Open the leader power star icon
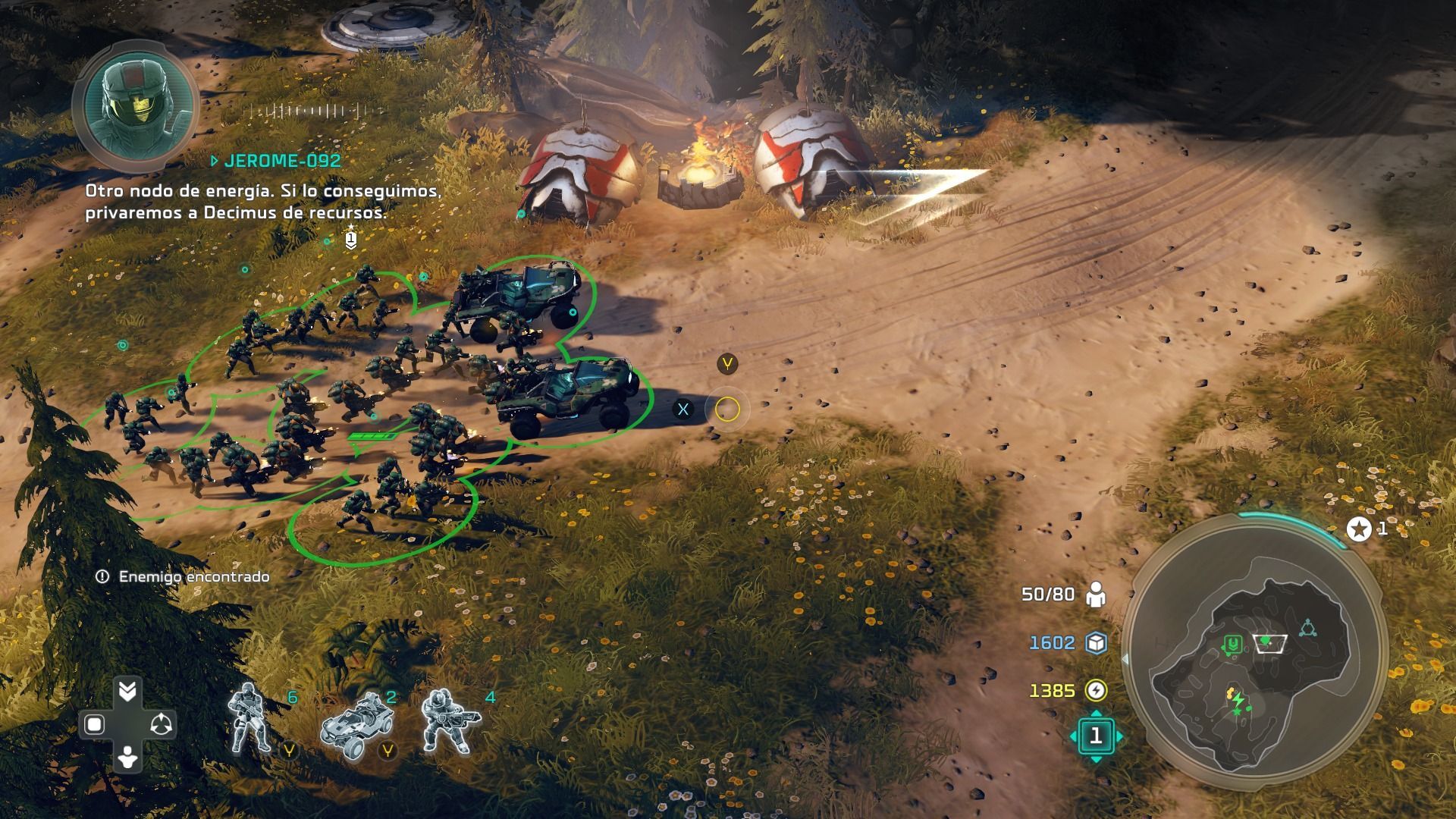Image resolution: width=1456 pixels, height=819 pixels. click(1358, 529)
